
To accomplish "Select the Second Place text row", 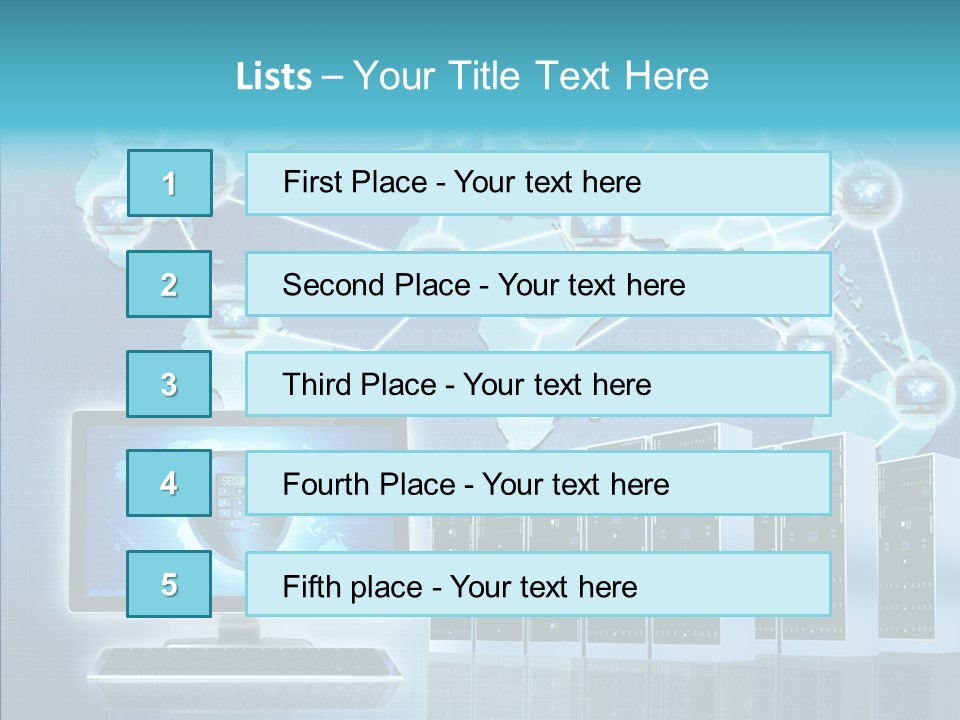I will [538, 284].
